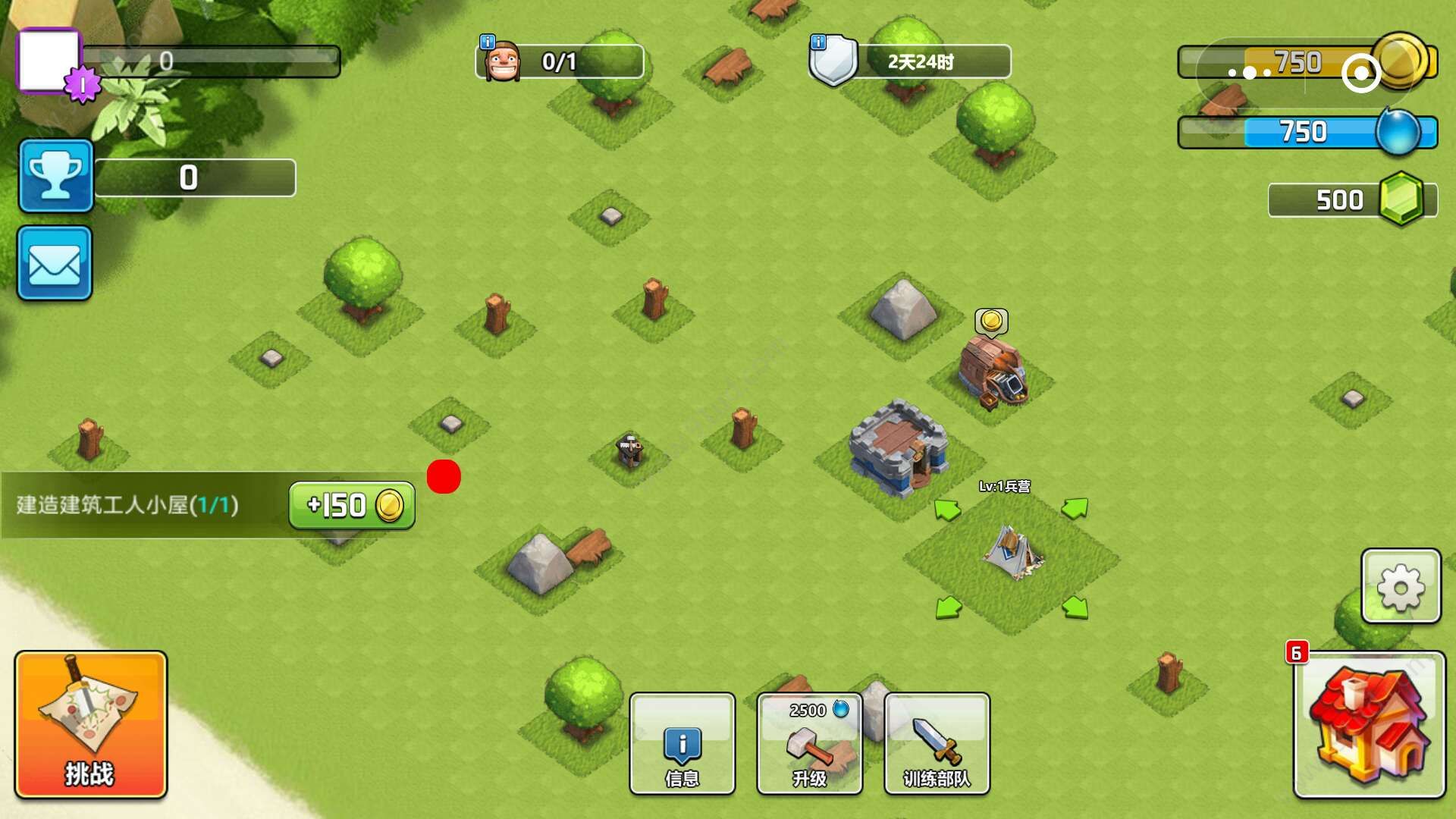Tap the builder face info icon
Screen dimensions: 1456x819
point(500,60)
